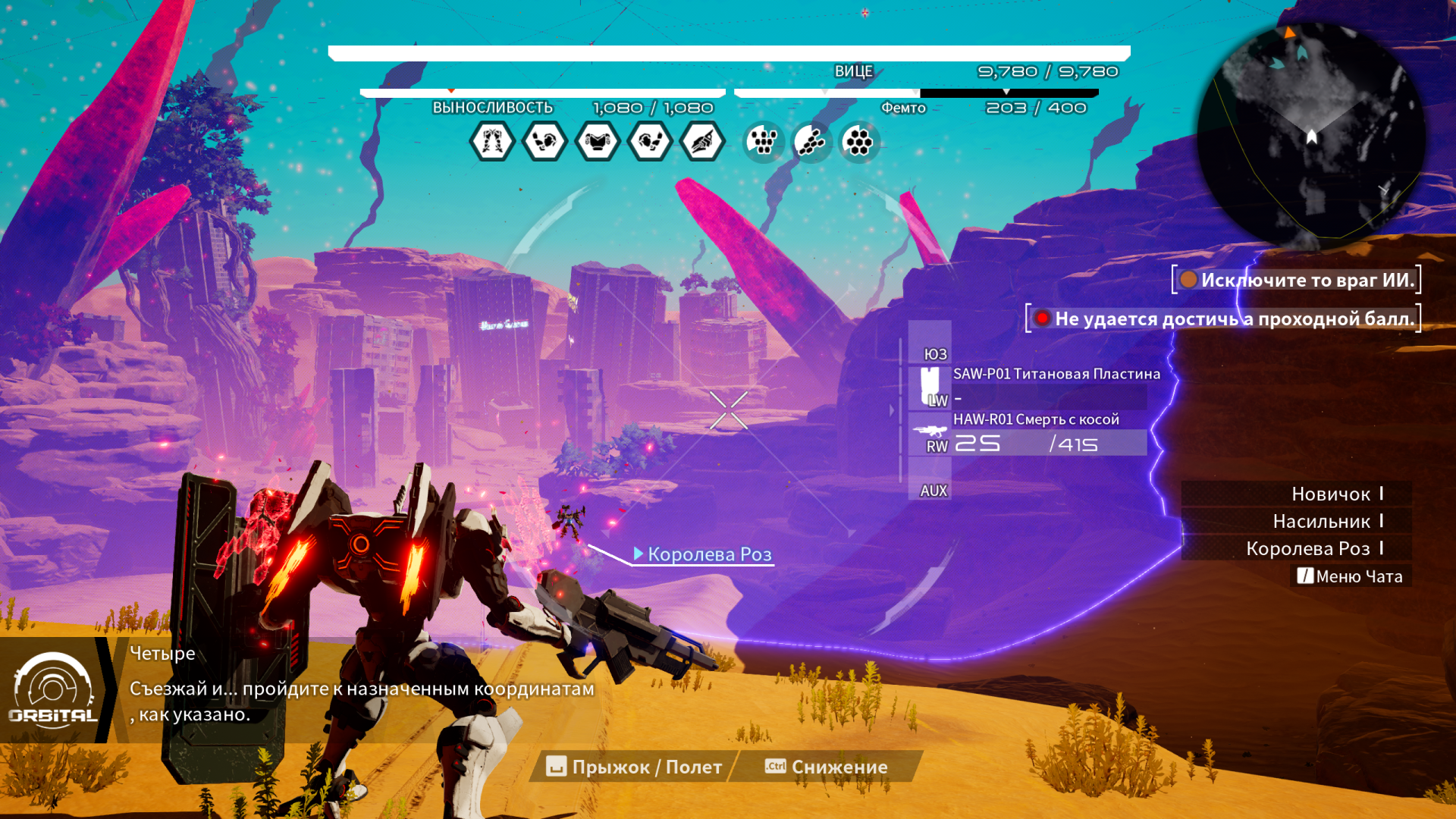Select the legs armor hexagon icon

tap(492, 142)
